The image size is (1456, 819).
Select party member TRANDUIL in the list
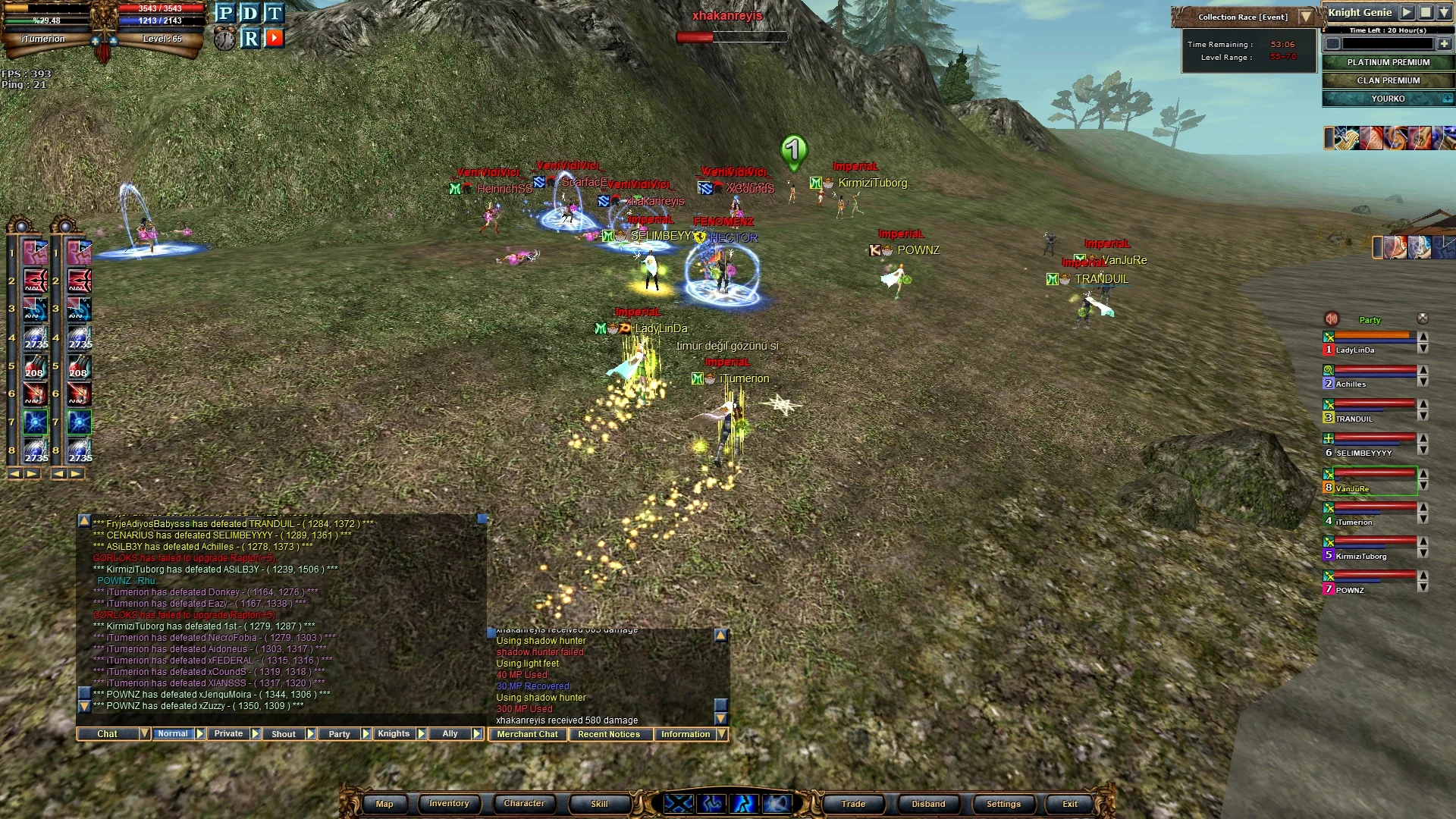(1354, 419)
